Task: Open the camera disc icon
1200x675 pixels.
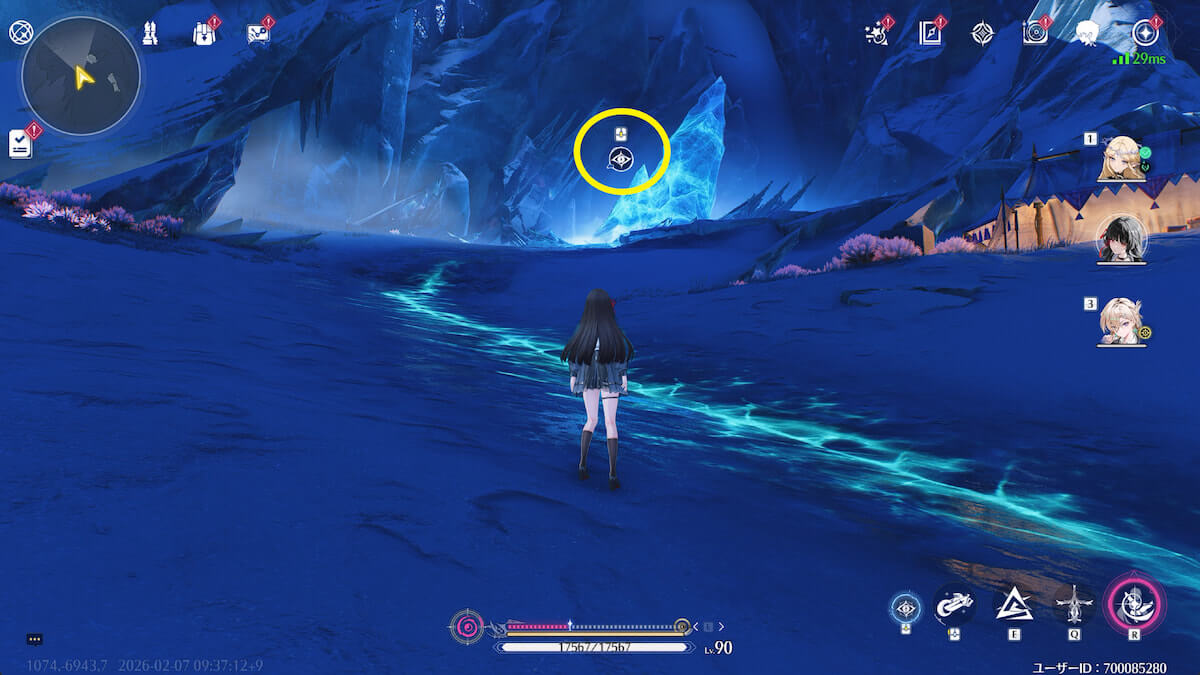Action: coord(1035,33)
